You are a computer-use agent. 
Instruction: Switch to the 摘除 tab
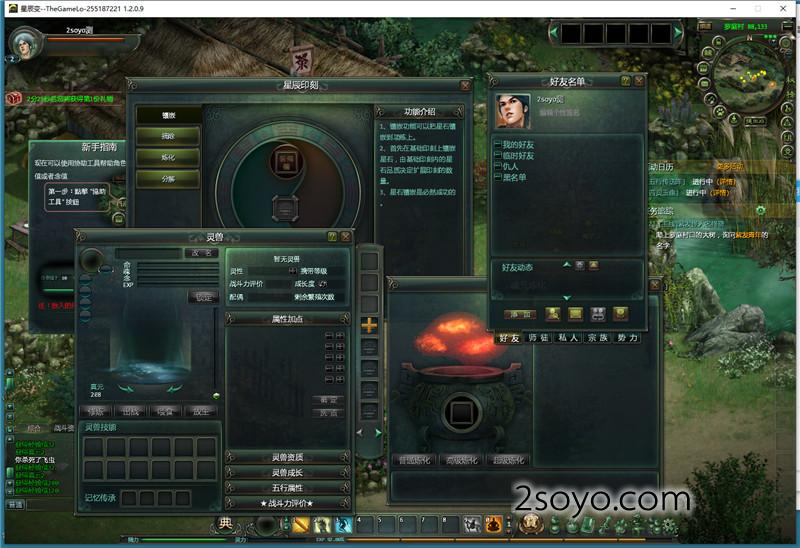point(168,137)
